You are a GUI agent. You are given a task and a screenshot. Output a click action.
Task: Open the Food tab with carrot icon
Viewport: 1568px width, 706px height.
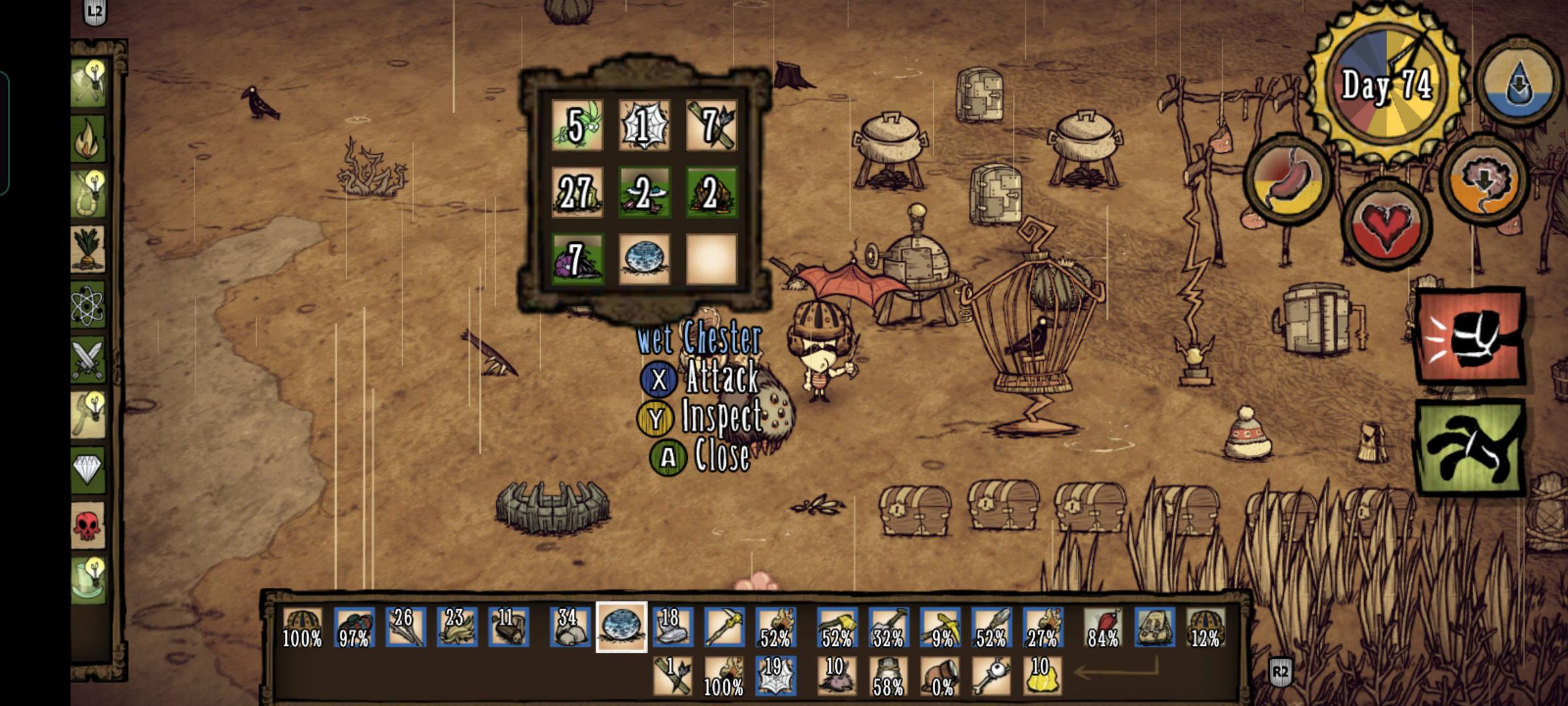[90, 248]
